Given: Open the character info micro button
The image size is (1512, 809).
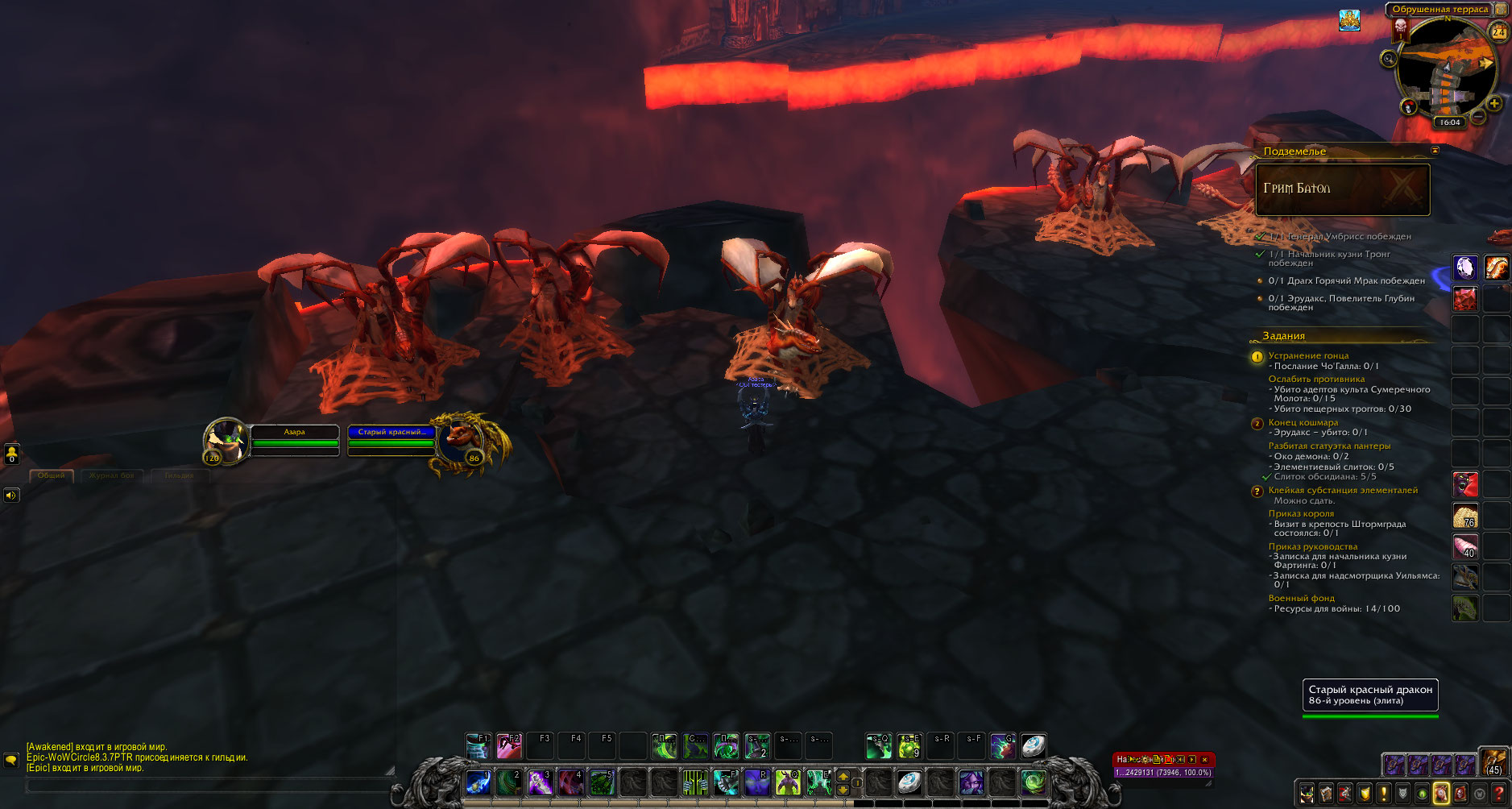Looking at the screenshot, I should click(x=1306, y=794).
